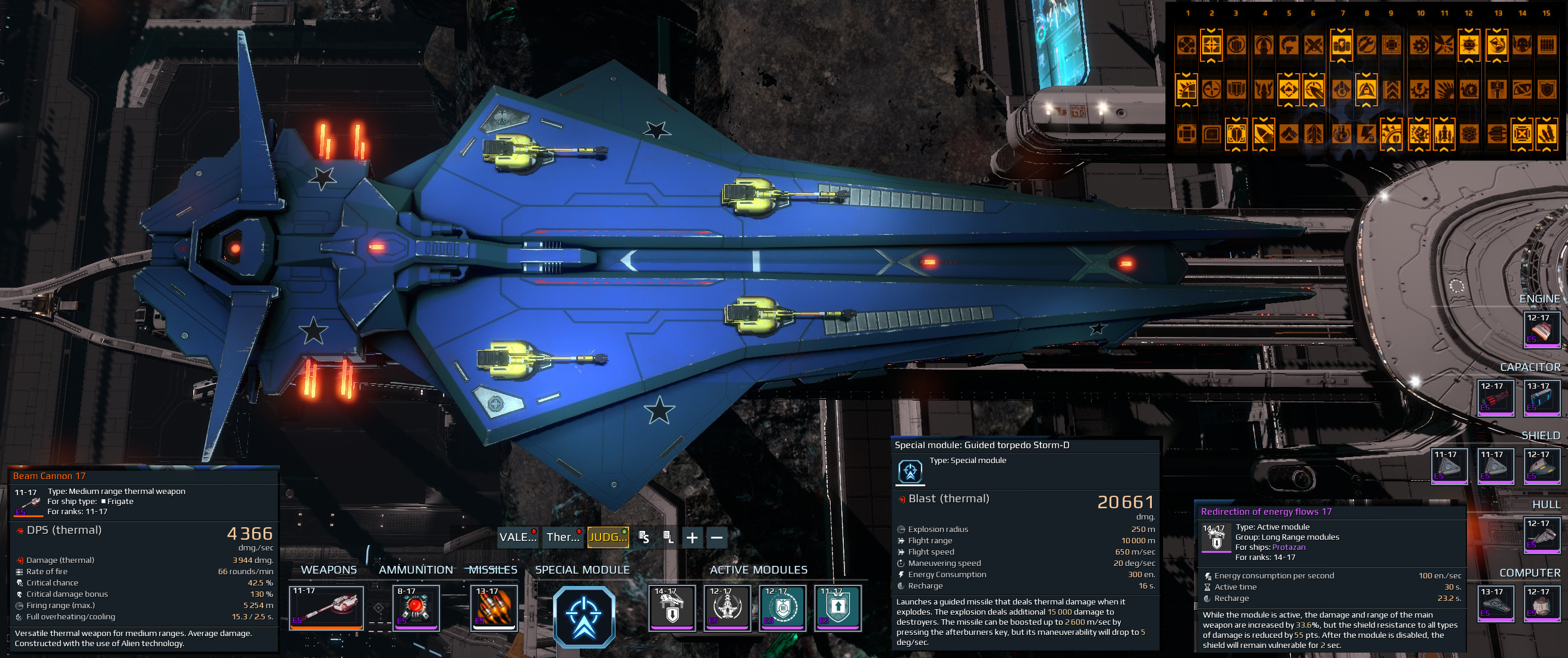Select the JUDG preset tab

608,537
